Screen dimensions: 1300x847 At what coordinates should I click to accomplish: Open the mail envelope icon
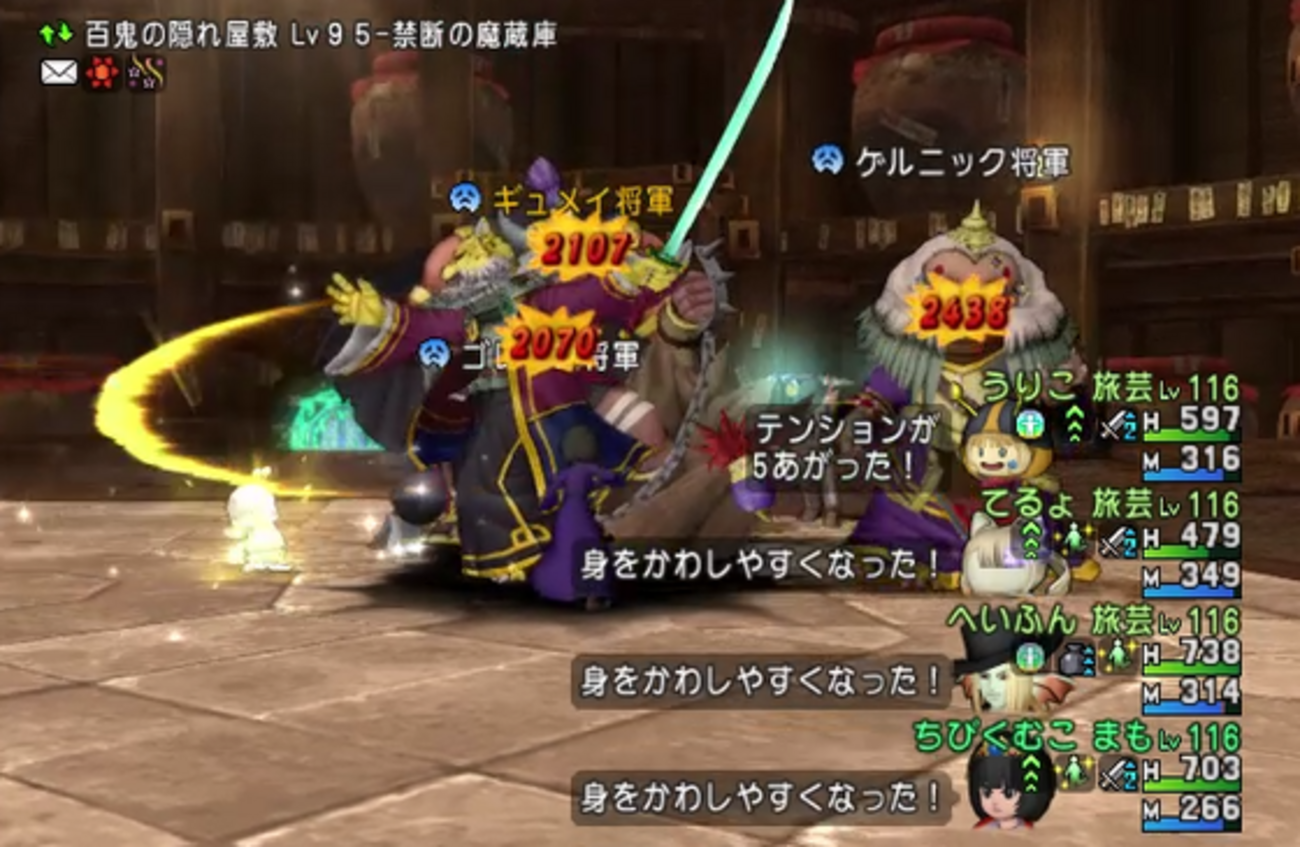coord(60,72)
